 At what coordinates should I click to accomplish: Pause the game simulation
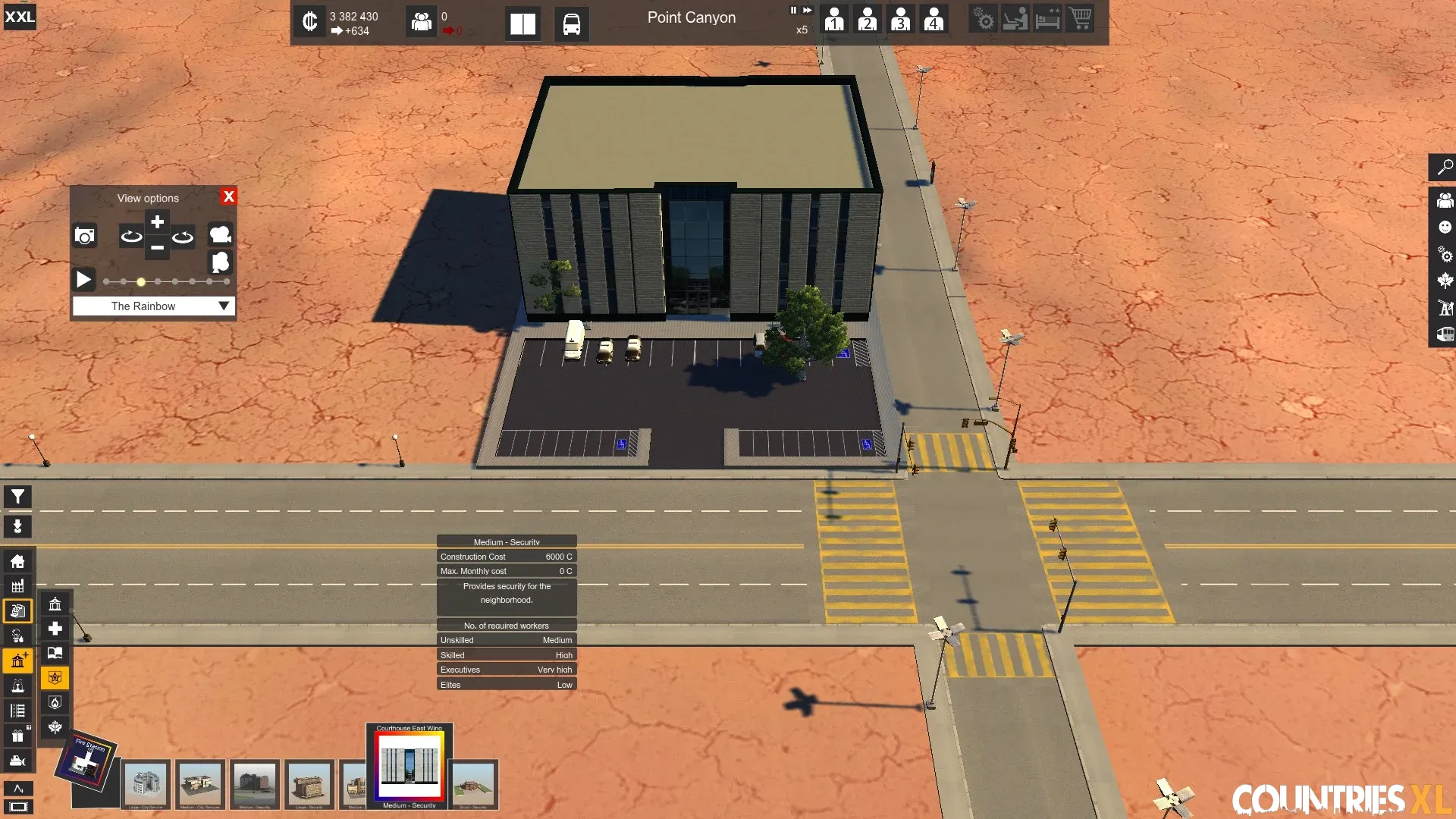793,11
